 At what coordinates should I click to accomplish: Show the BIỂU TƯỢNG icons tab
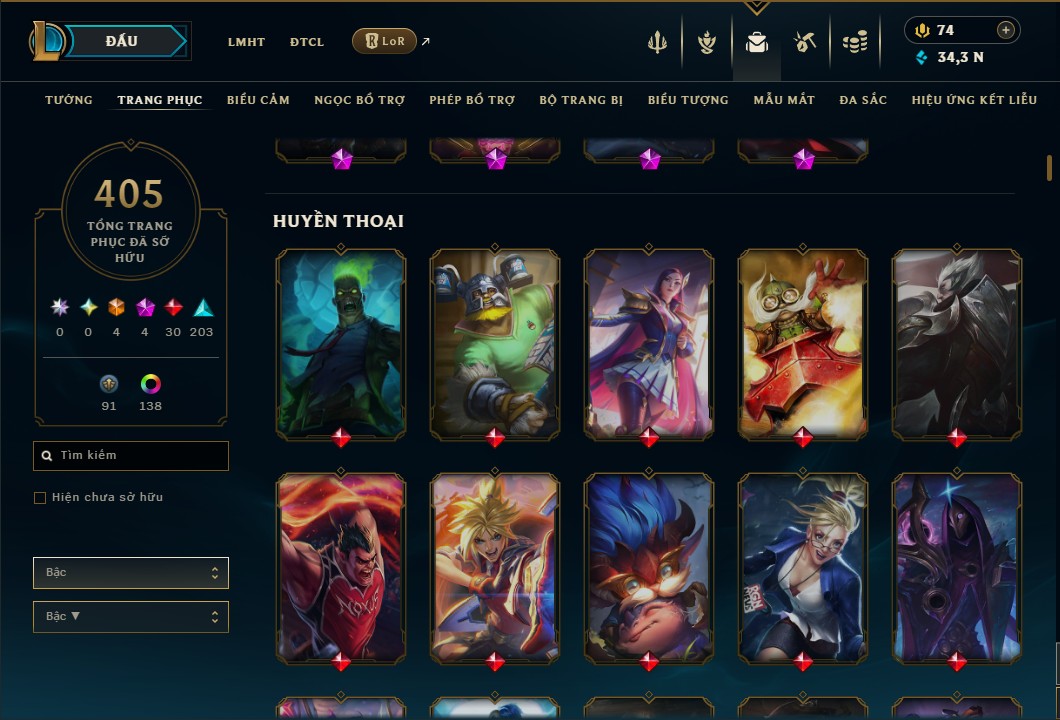(x=688, y=100)
